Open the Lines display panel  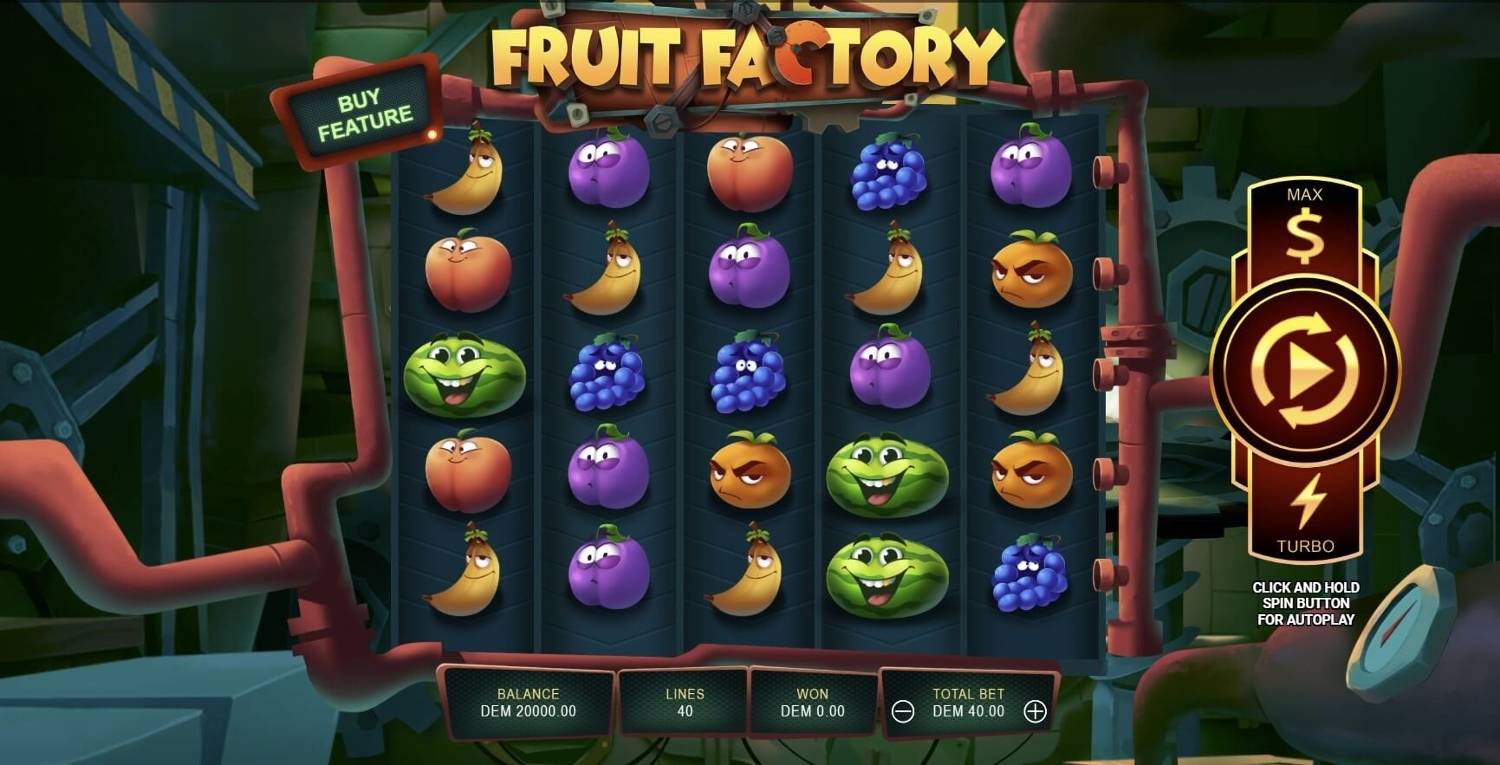coord(682,700)
